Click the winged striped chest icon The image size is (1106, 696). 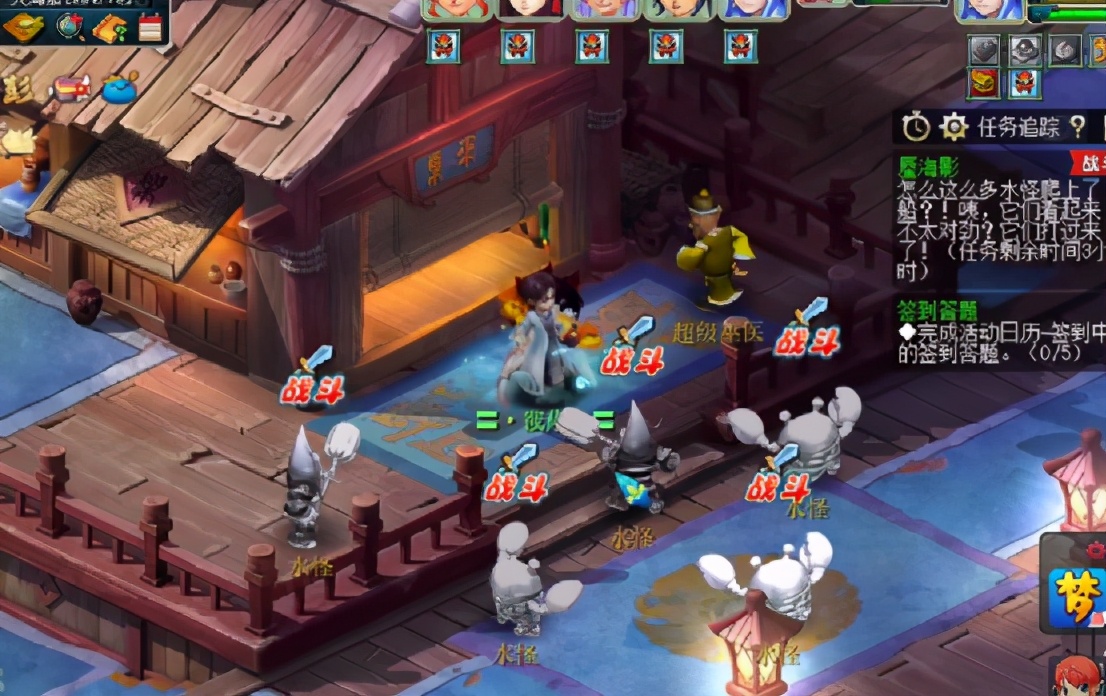[72, 89]
